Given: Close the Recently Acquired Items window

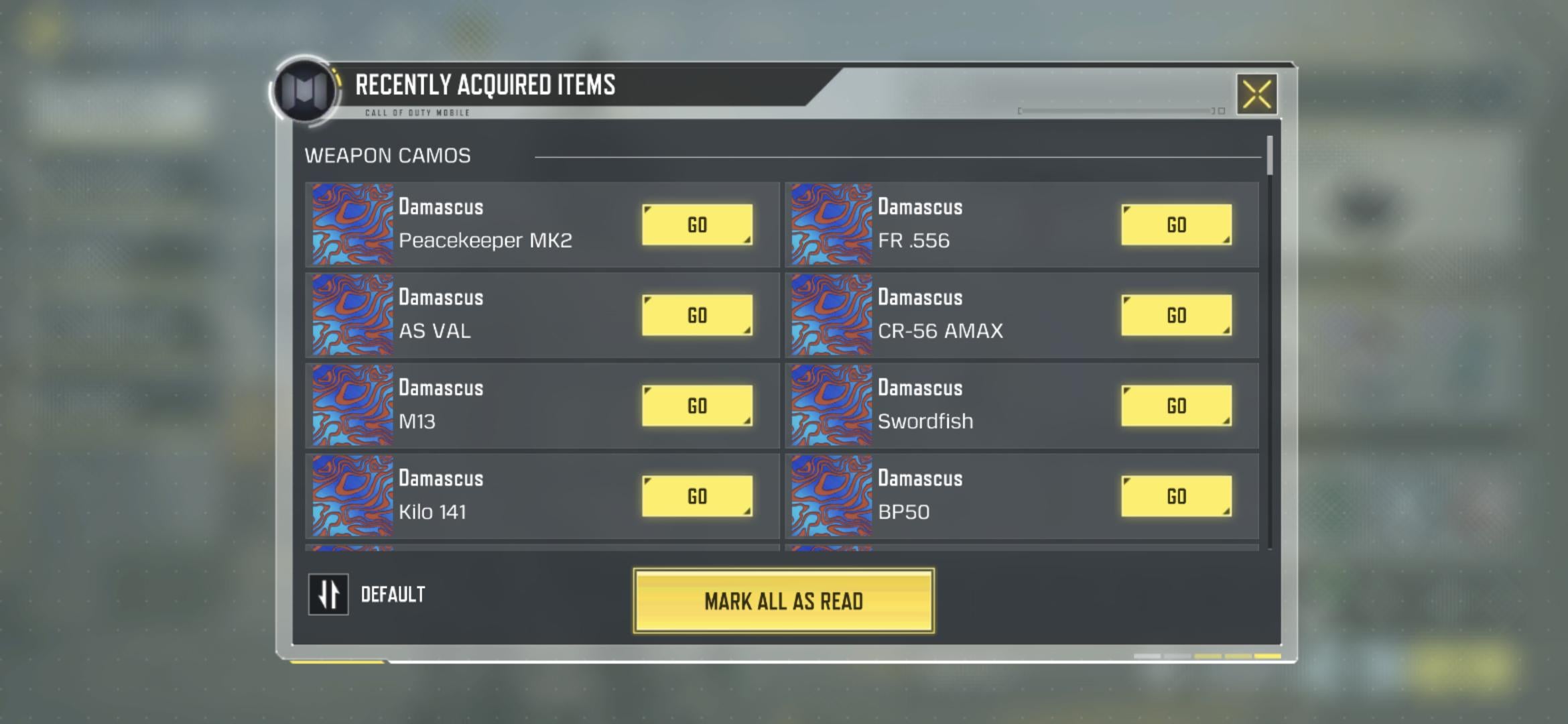Looking at the screenshot, I should (1256, 94).
